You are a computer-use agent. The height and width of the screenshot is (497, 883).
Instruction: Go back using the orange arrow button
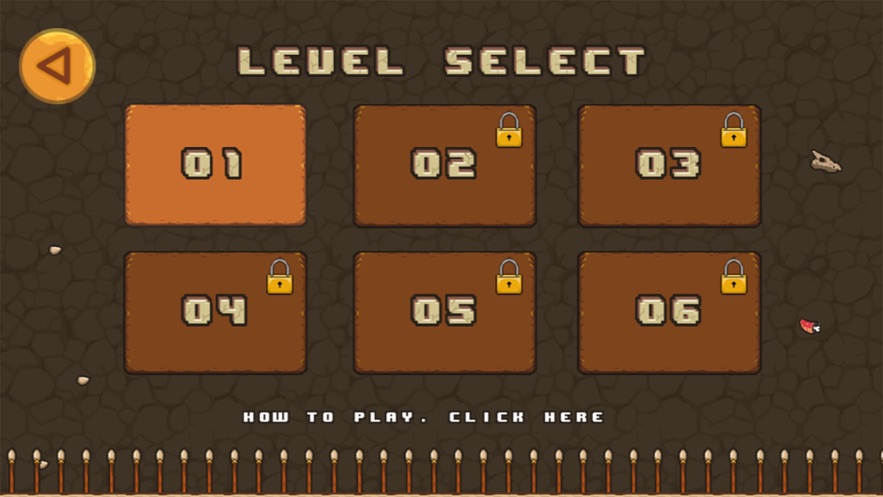[57, 66]
